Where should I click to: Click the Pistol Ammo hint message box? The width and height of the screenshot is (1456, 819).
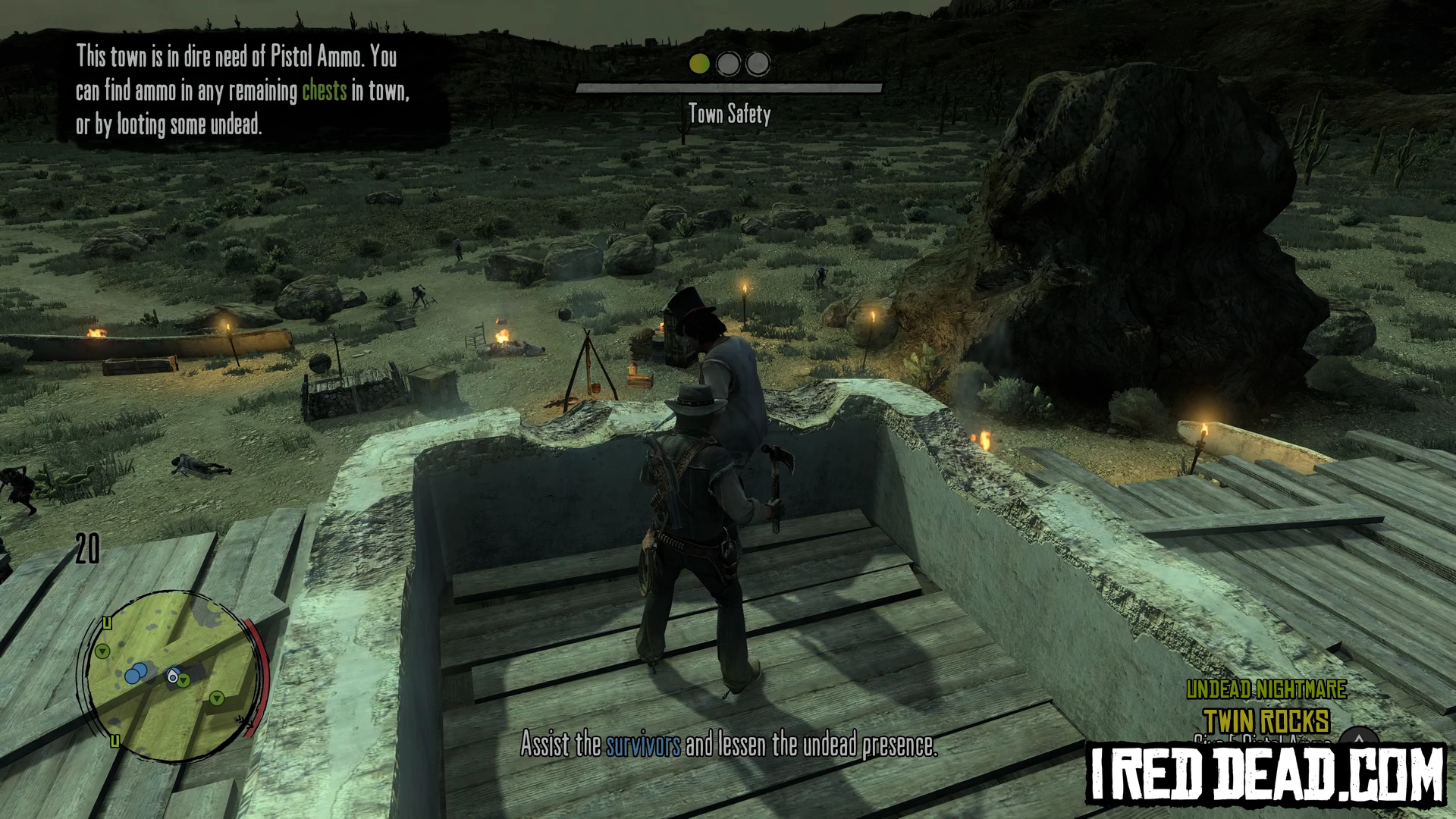pyautogui.click(x=244, y=91)
